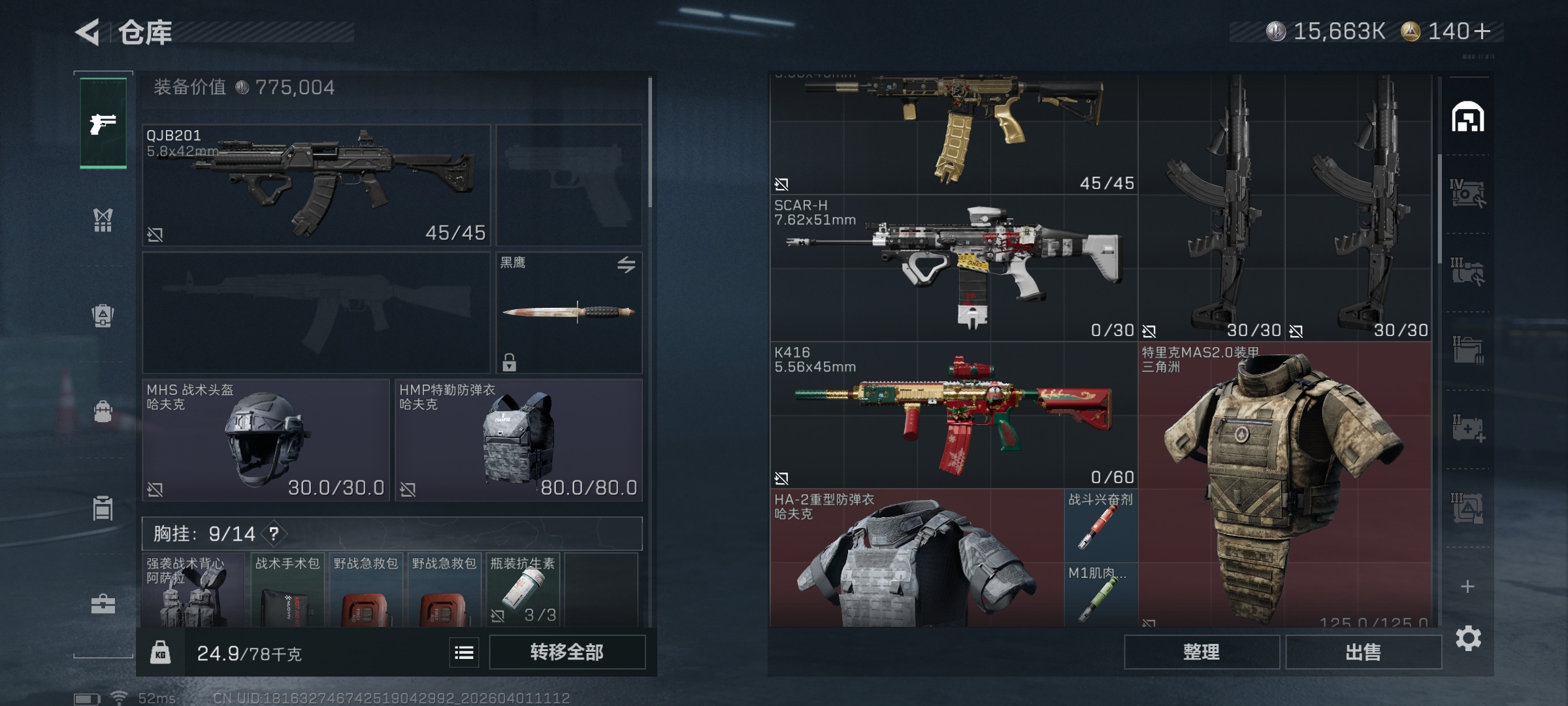Click the 出售 sell button

(x=1363, y=652)
